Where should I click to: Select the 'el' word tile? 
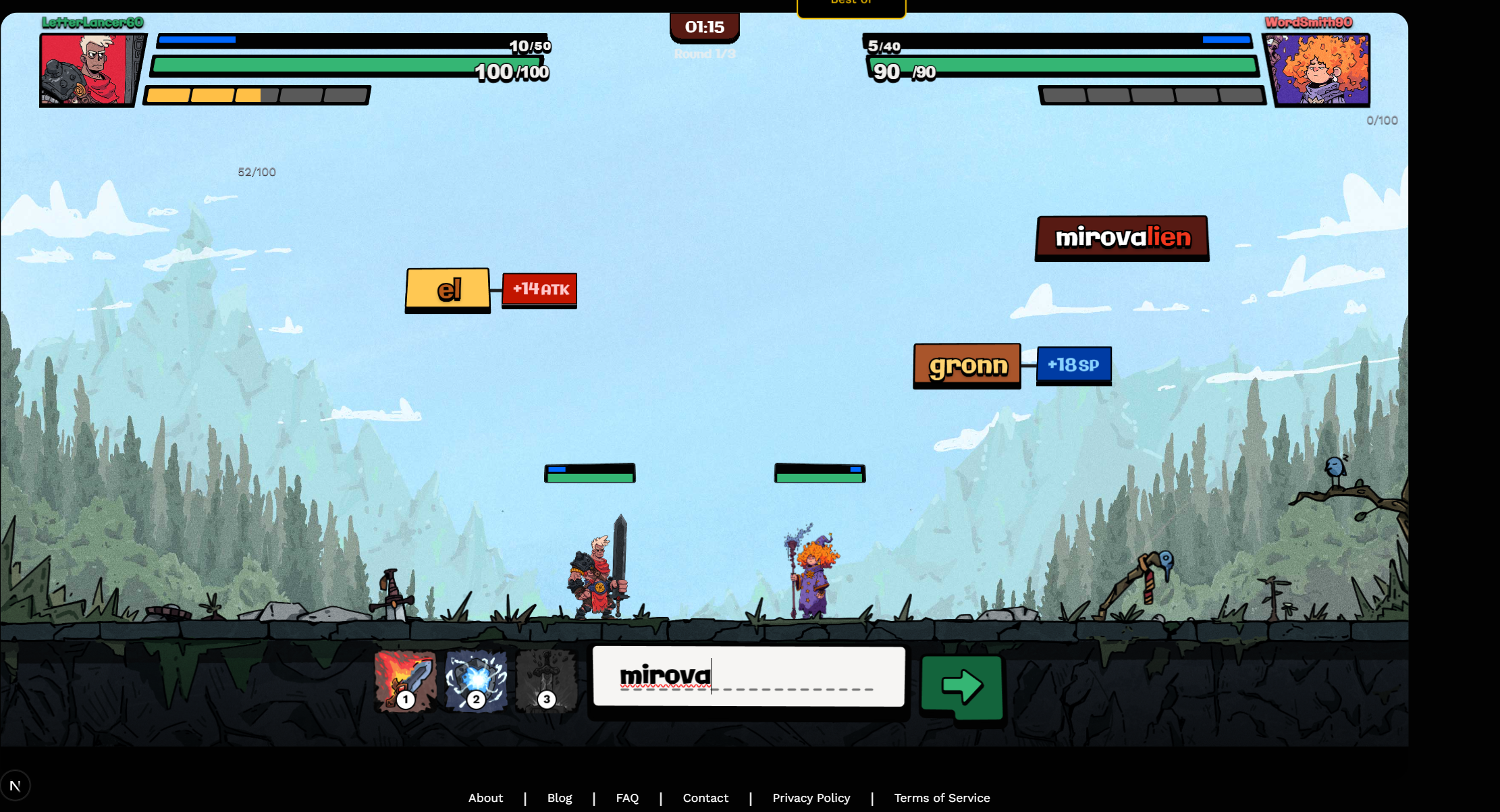pos(448,290)
